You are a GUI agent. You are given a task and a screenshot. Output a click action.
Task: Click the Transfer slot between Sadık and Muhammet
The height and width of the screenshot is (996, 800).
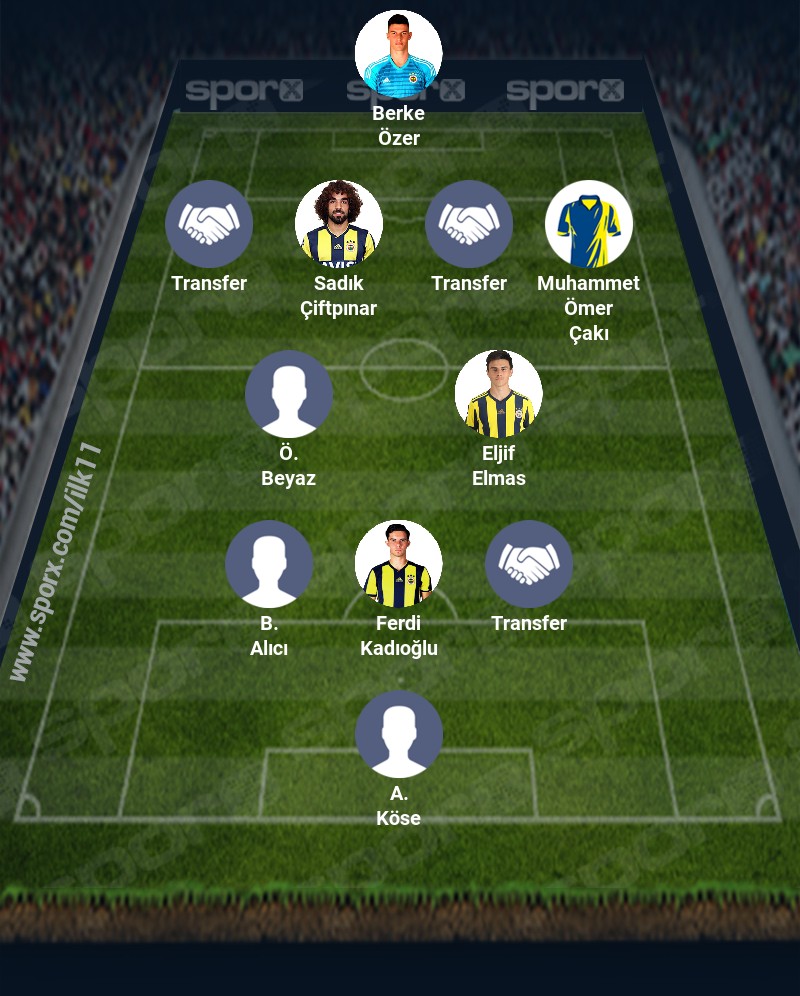pos(469,224)
